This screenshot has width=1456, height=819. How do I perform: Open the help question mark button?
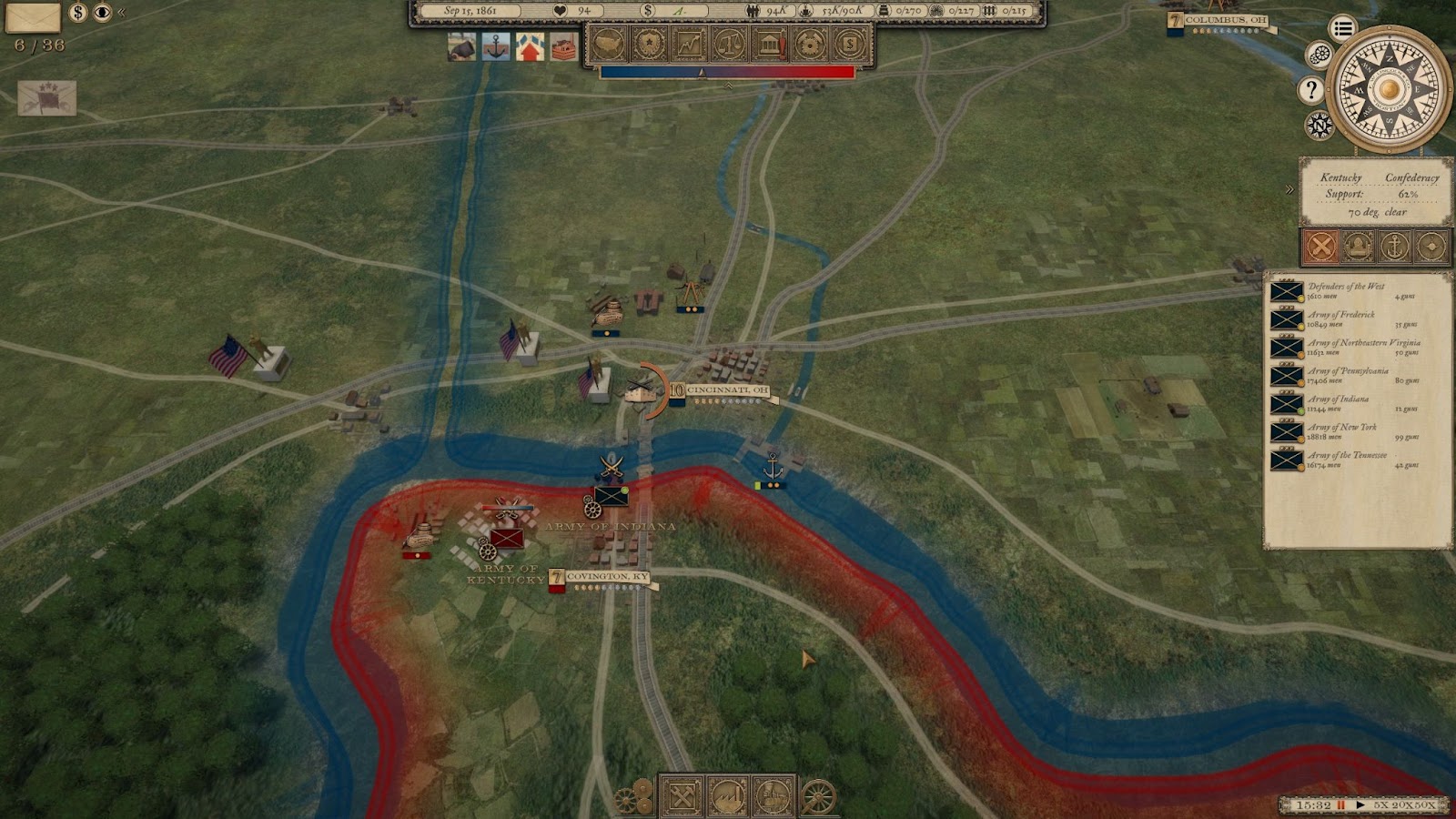[x=1310, y=89]
